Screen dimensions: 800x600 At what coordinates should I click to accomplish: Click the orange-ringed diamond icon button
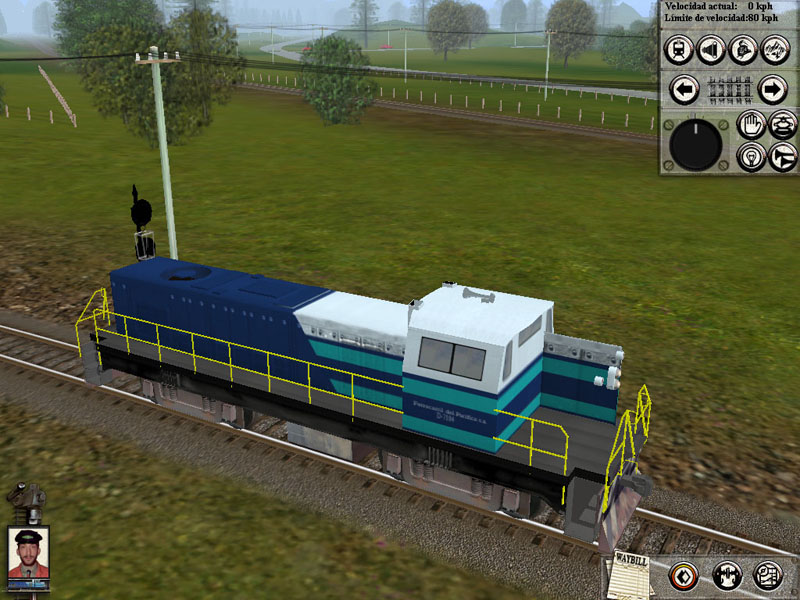tap(685, 575)
